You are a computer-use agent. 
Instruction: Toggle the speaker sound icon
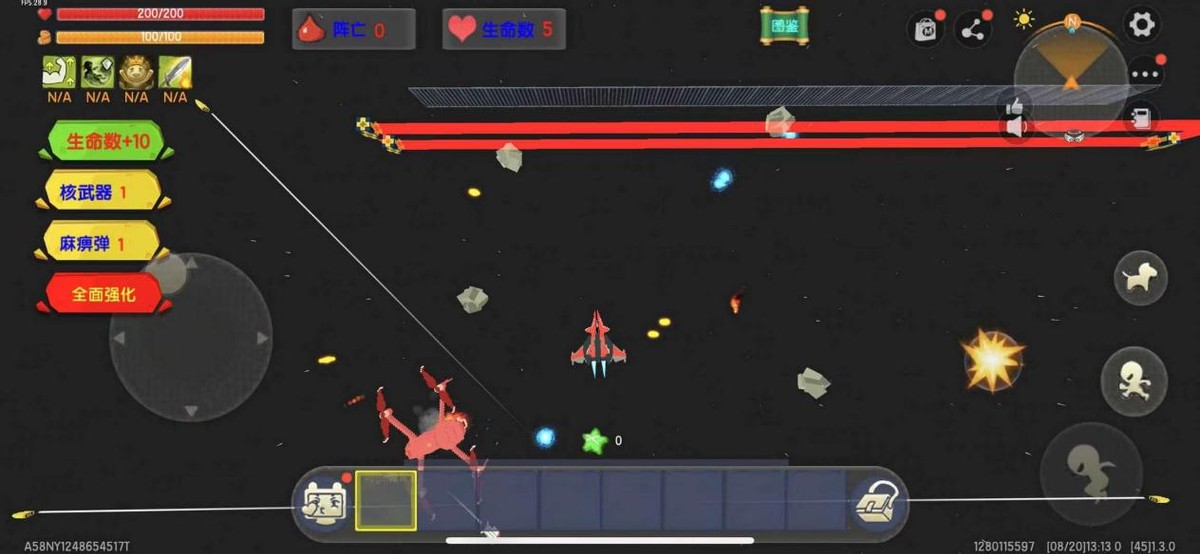click(x=1016, y=127)
